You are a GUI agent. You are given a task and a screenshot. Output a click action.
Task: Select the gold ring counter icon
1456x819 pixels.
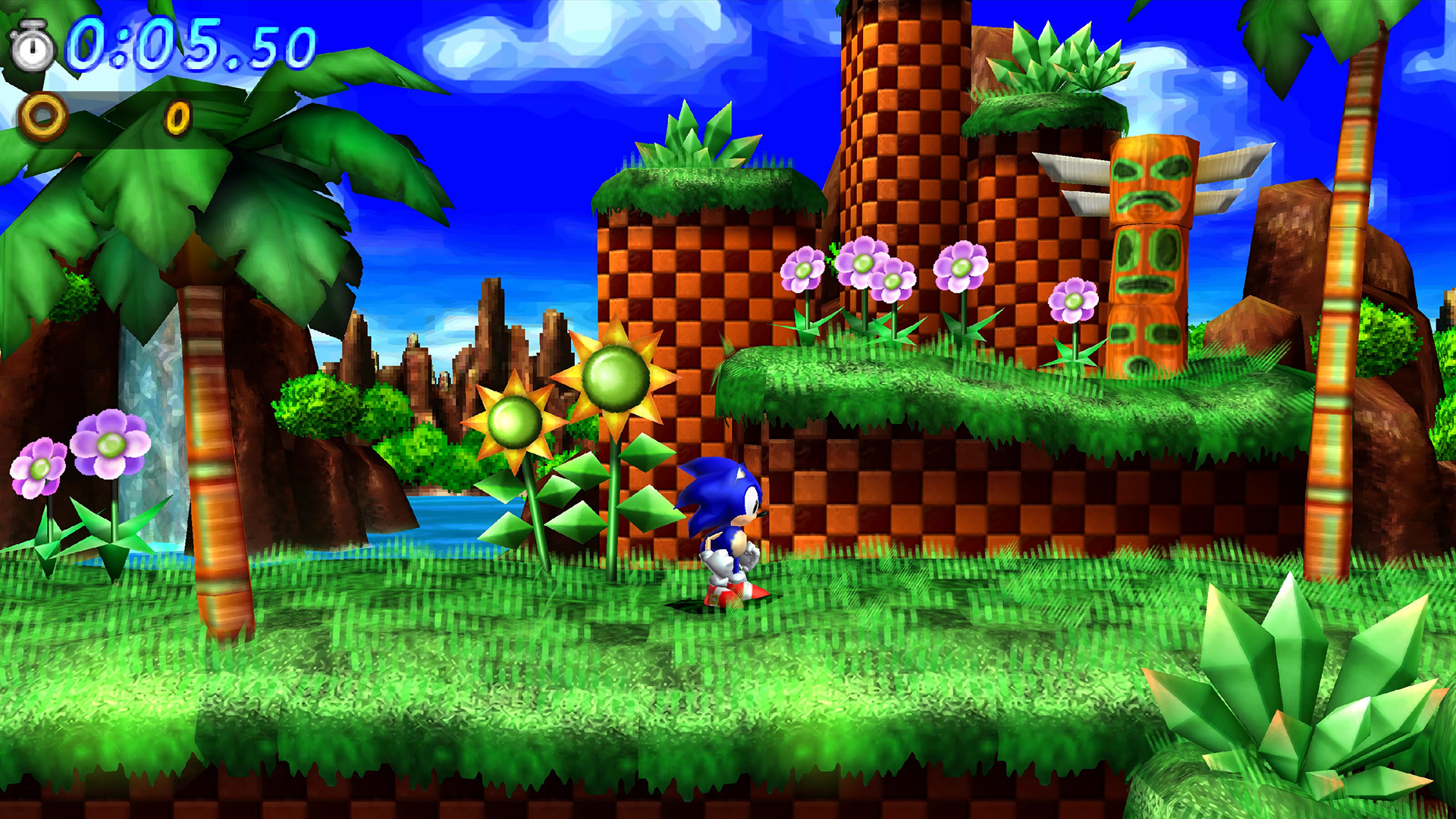43,115
